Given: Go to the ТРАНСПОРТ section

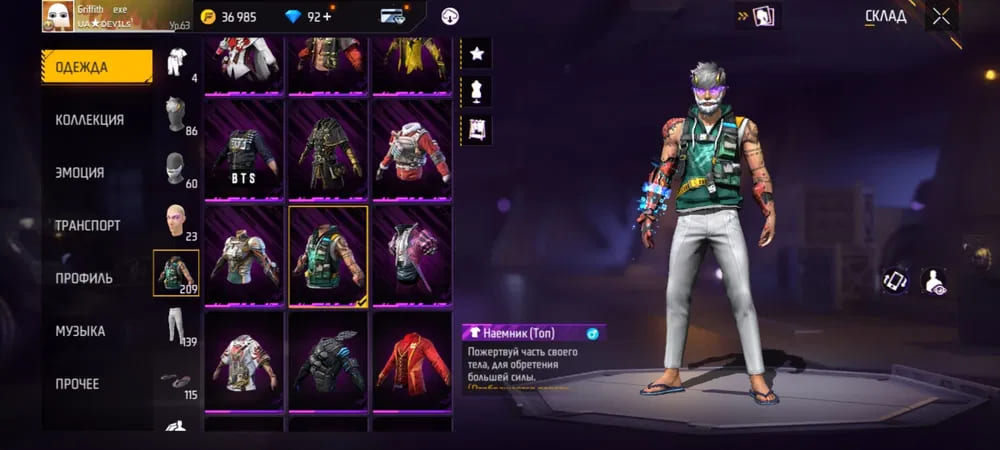Looking at the screenshot, I should pos(88,226).
